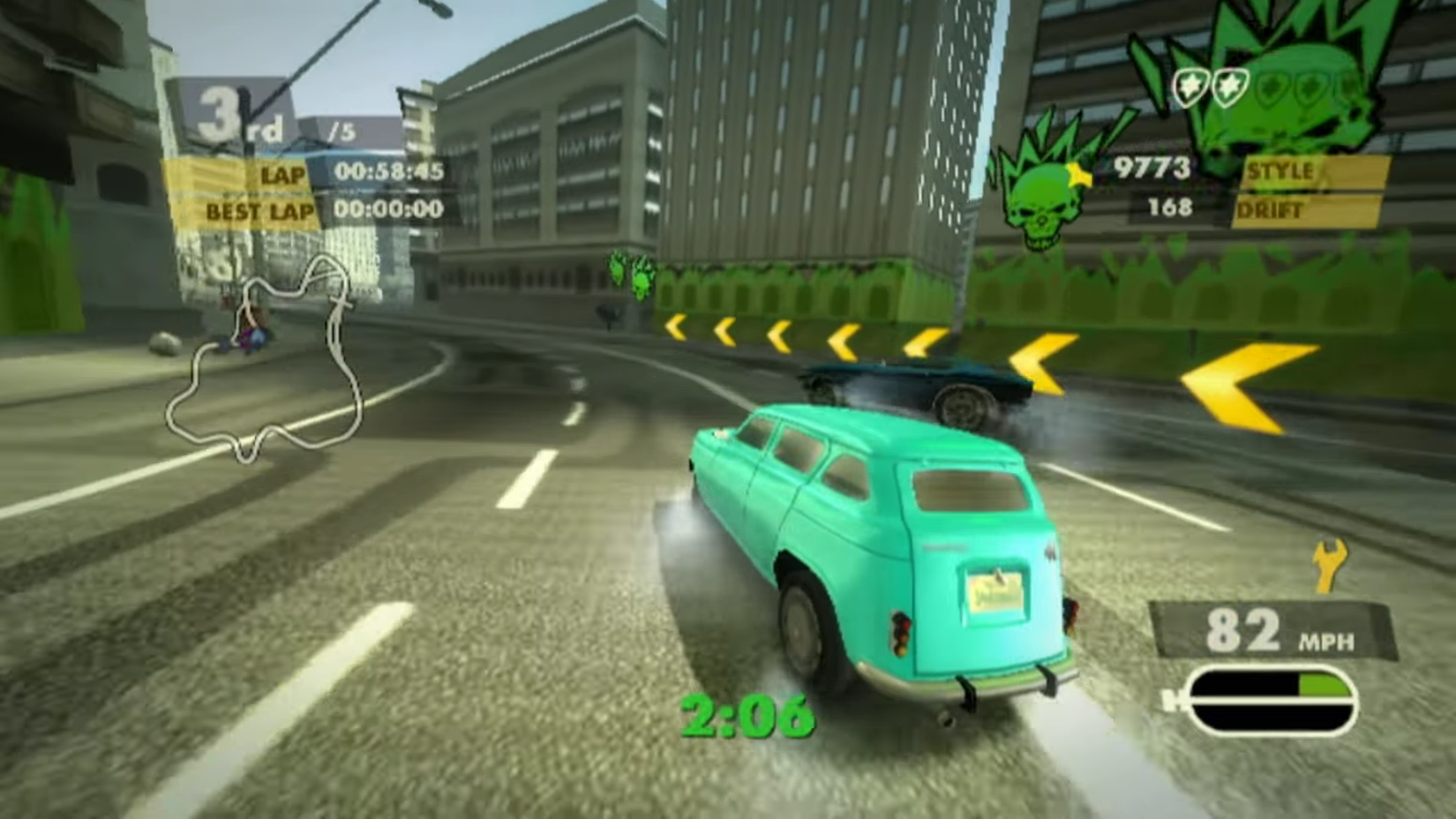Switch to the DRIFT tab
This screenshot has width=1456, height=819.
point(1271,212)
